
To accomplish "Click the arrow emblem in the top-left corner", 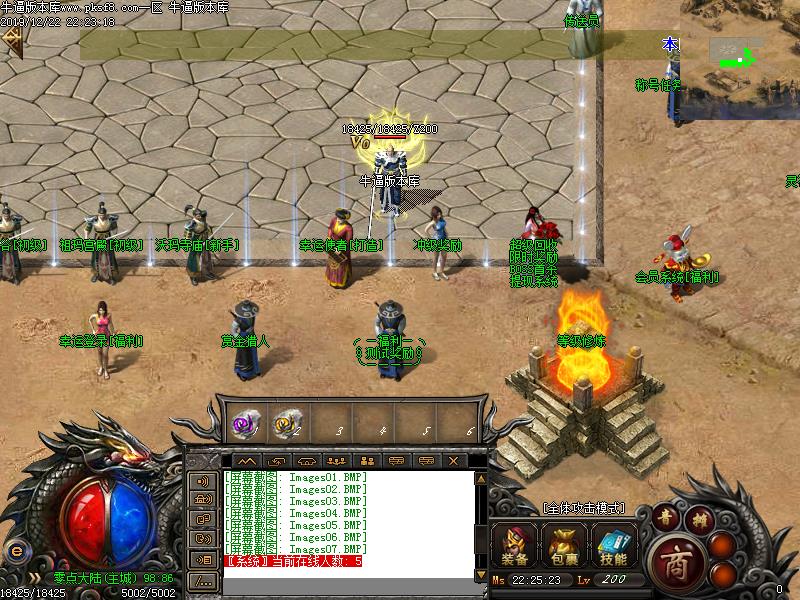I will click(x=12, y=38).
